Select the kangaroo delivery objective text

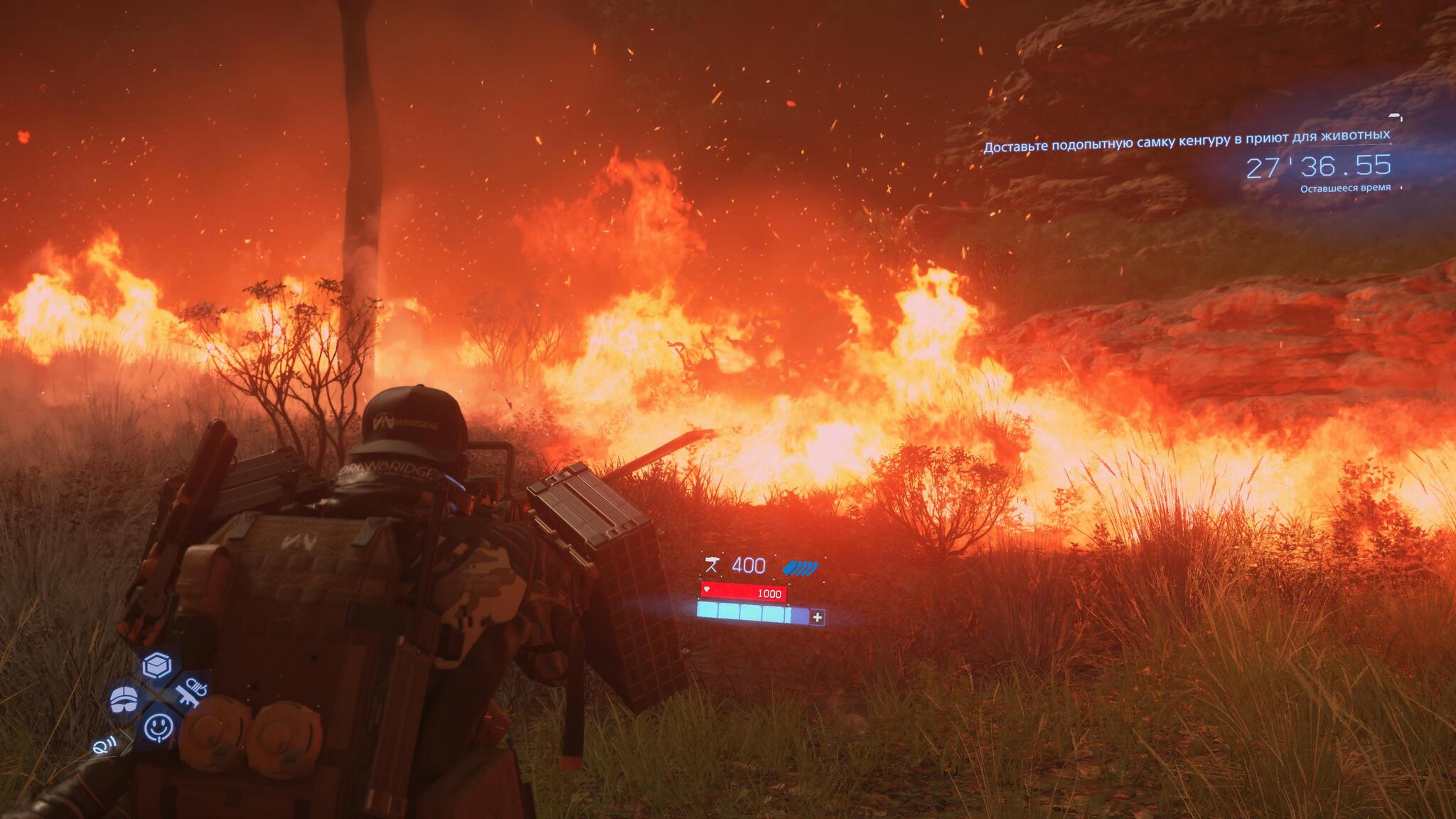coord(1186,140)
